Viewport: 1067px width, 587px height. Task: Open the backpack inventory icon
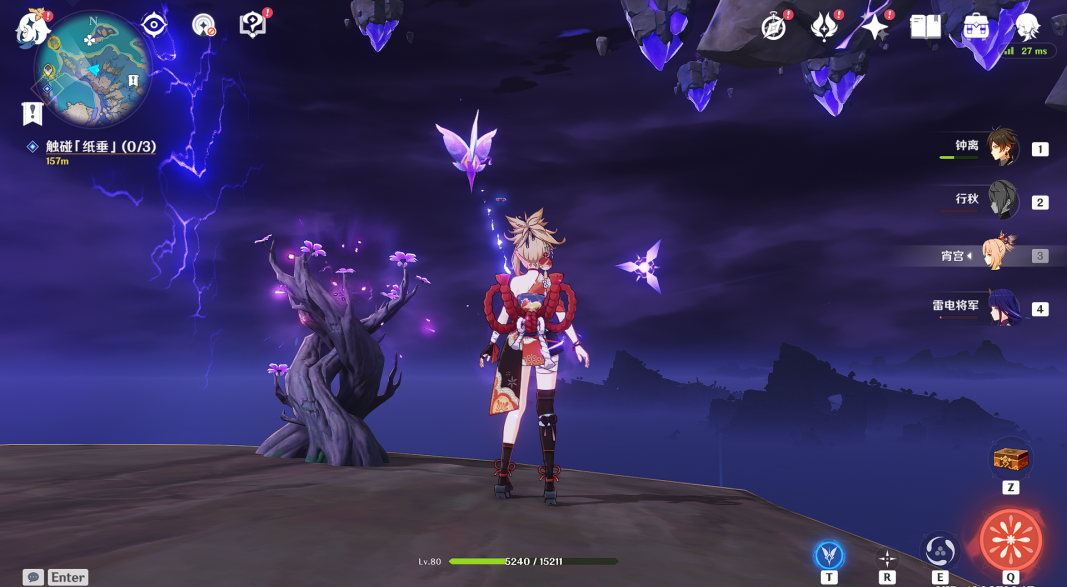coord(976,27)
